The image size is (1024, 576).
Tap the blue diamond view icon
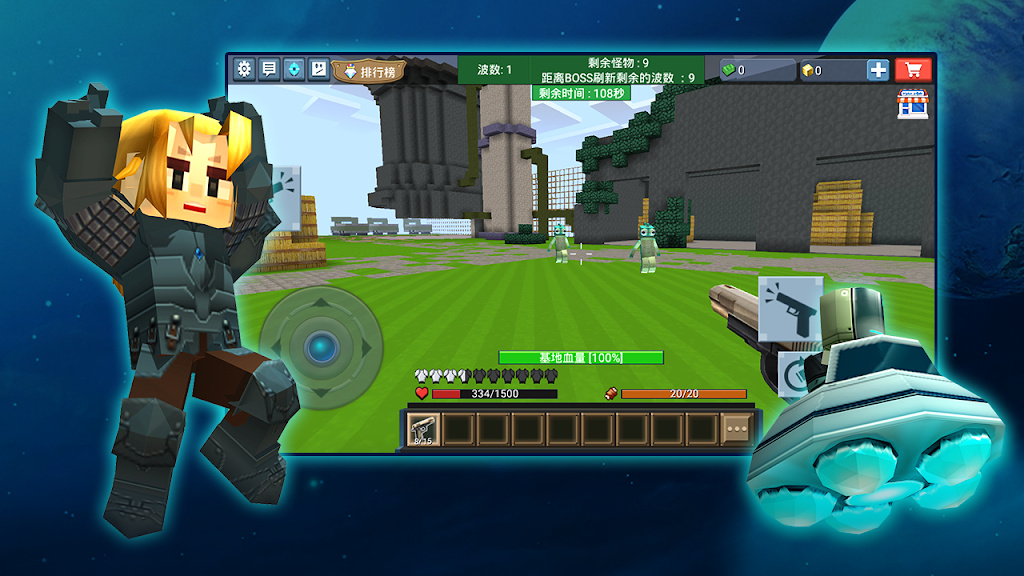[x=294, y=69]
